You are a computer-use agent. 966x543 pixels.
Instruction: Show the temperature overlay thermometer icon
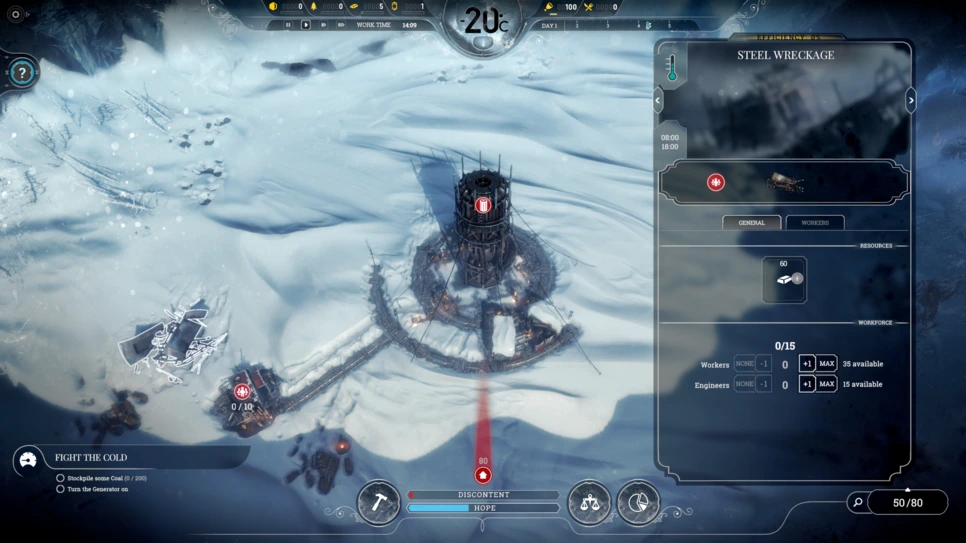pos(672,68)
